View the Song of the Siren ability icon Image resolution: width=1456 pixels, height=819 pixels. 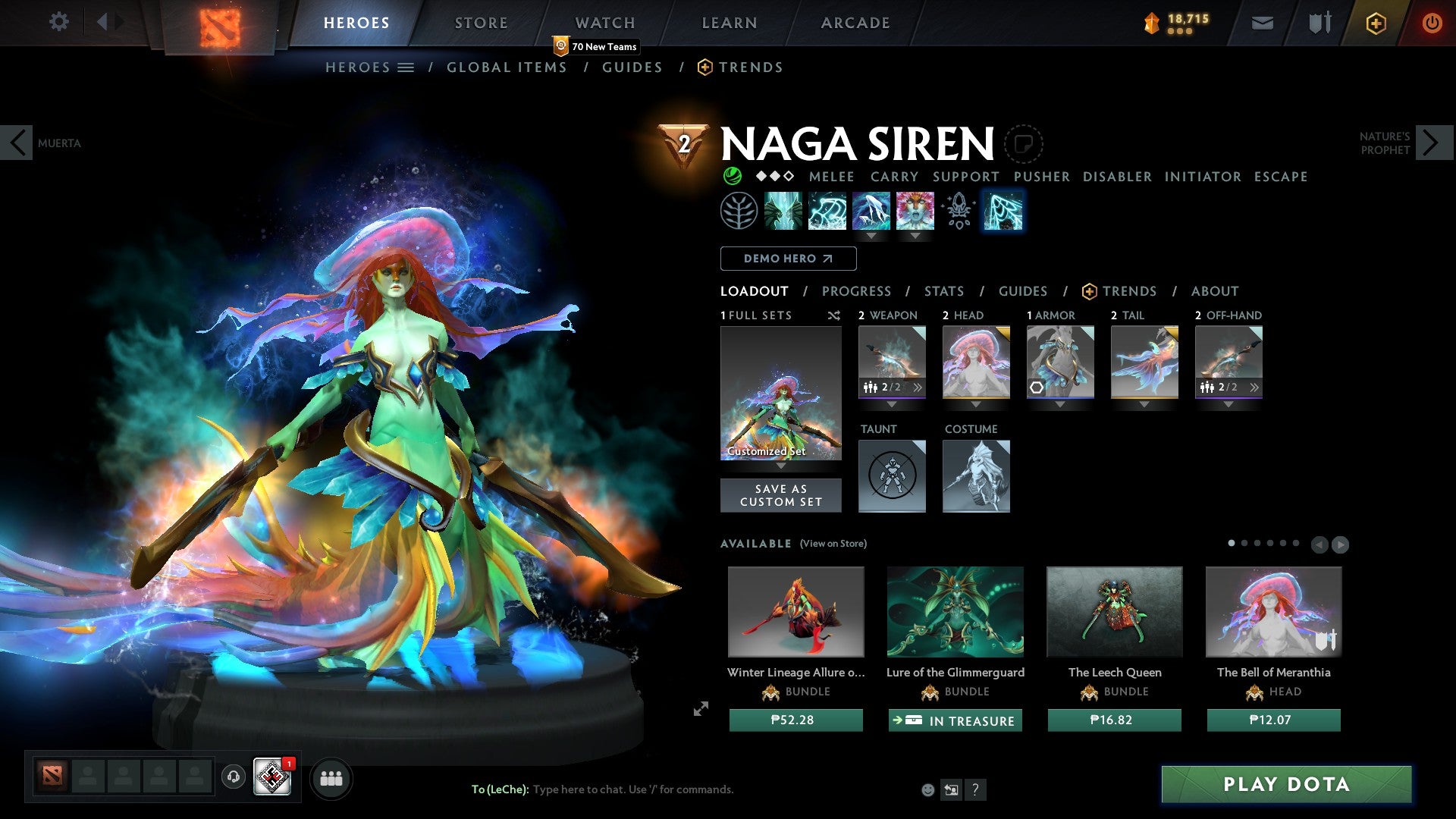(914, 211)
